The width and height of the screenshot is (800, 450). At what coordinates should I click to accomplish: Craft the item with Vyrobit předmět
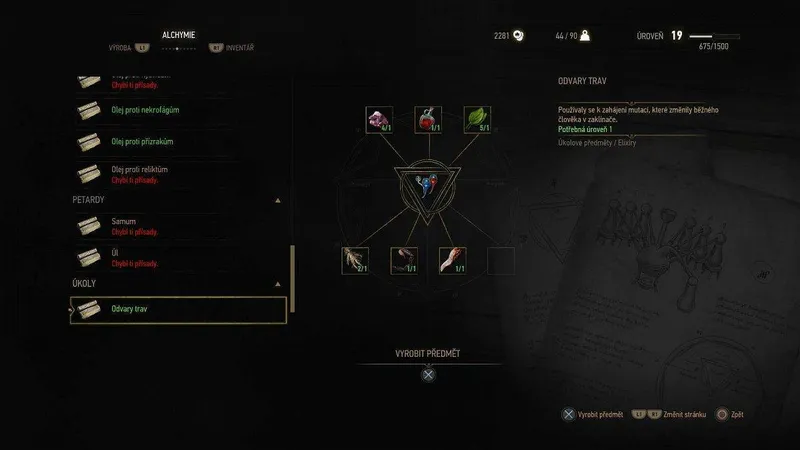(428, 376)
